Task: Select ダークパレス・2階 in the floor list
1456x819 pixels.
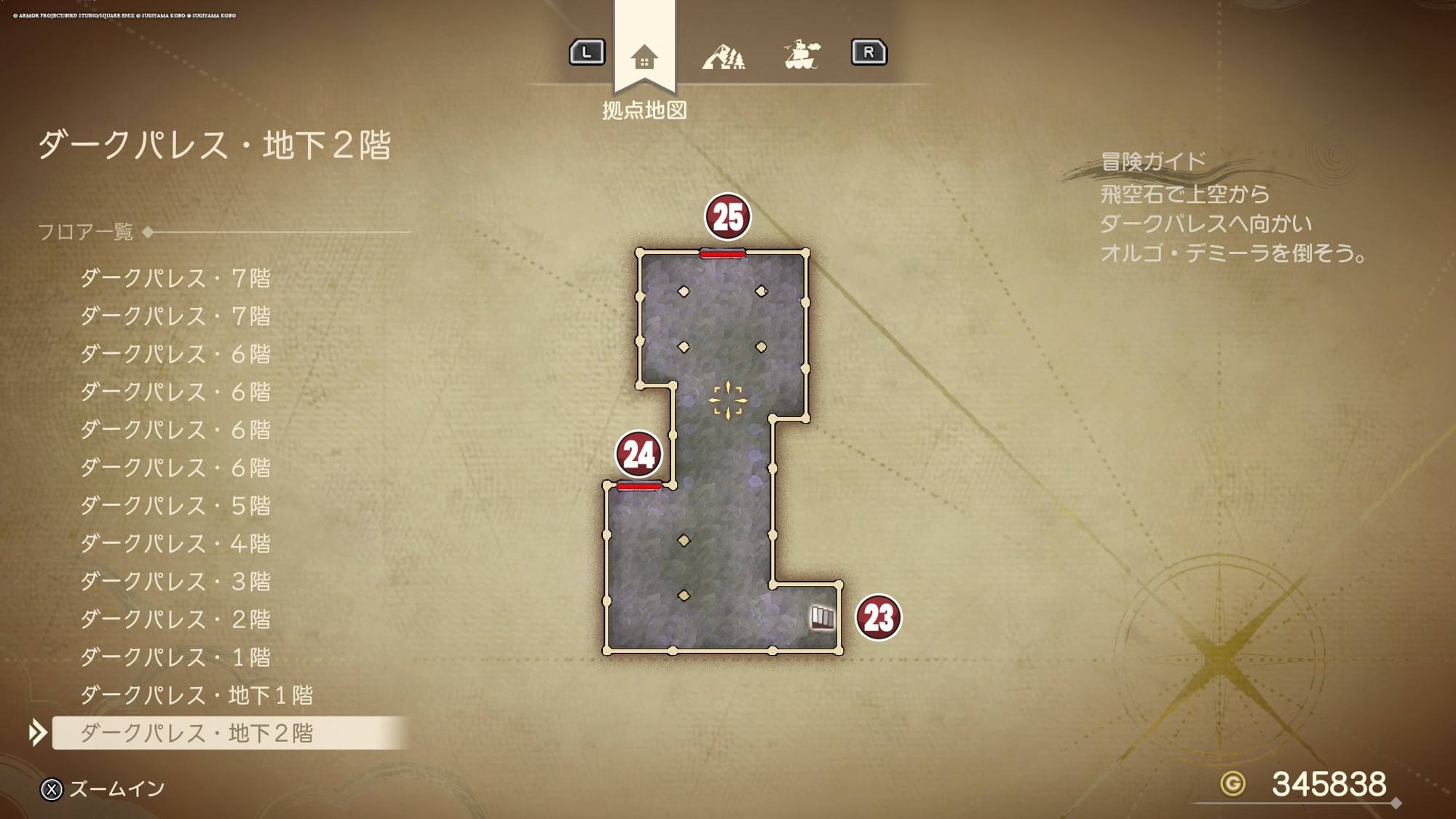Action: pos(175,619)
